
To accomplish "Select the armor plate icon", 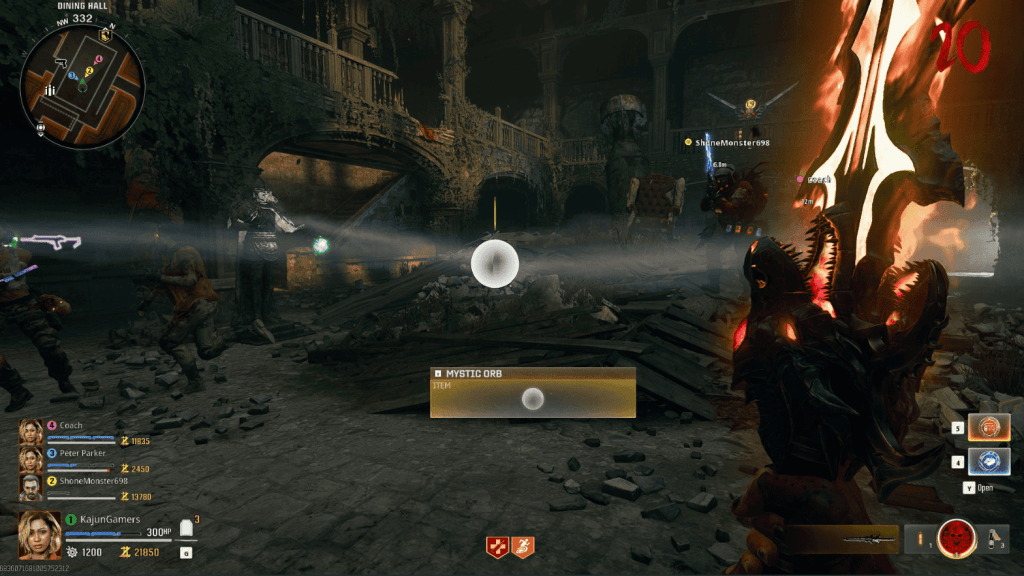I will pos(186,529).
